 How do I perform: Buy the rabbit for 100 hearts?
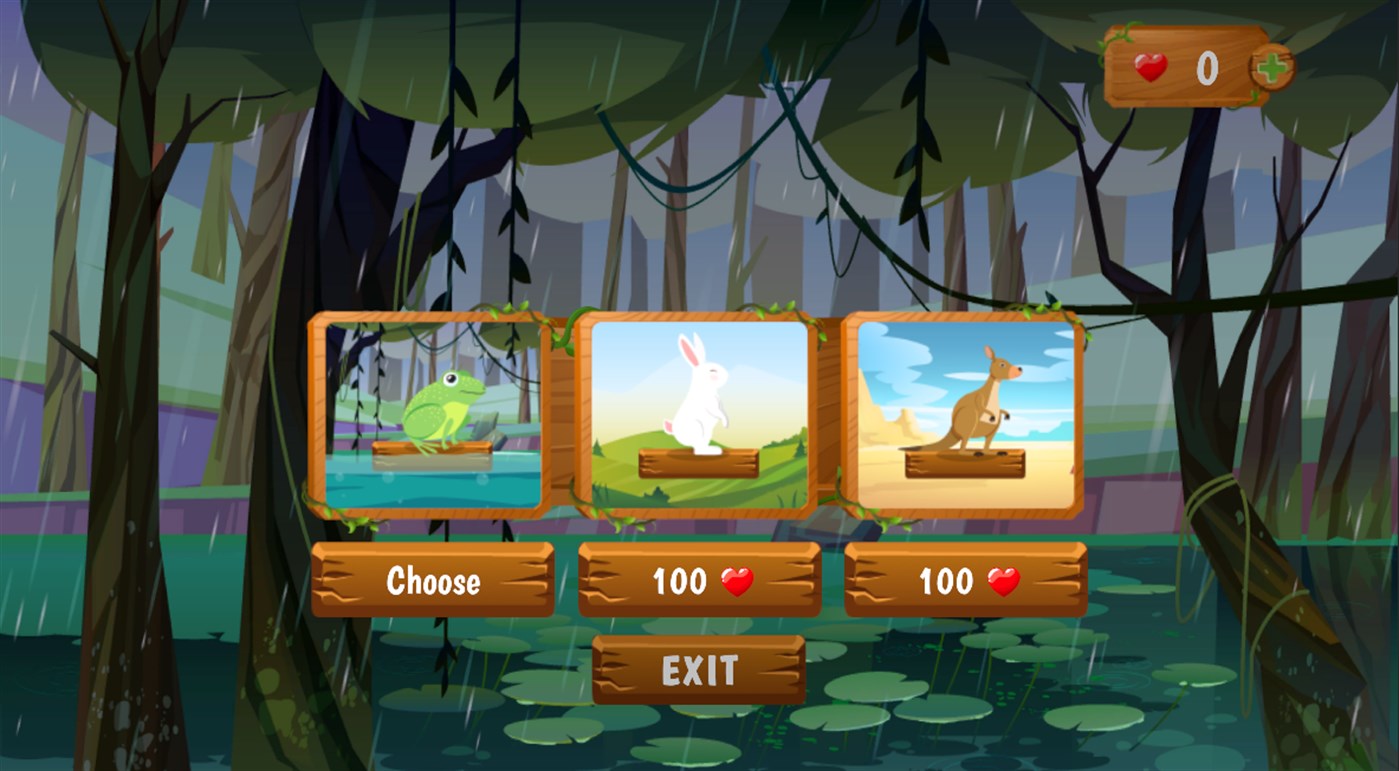(699, 579)
